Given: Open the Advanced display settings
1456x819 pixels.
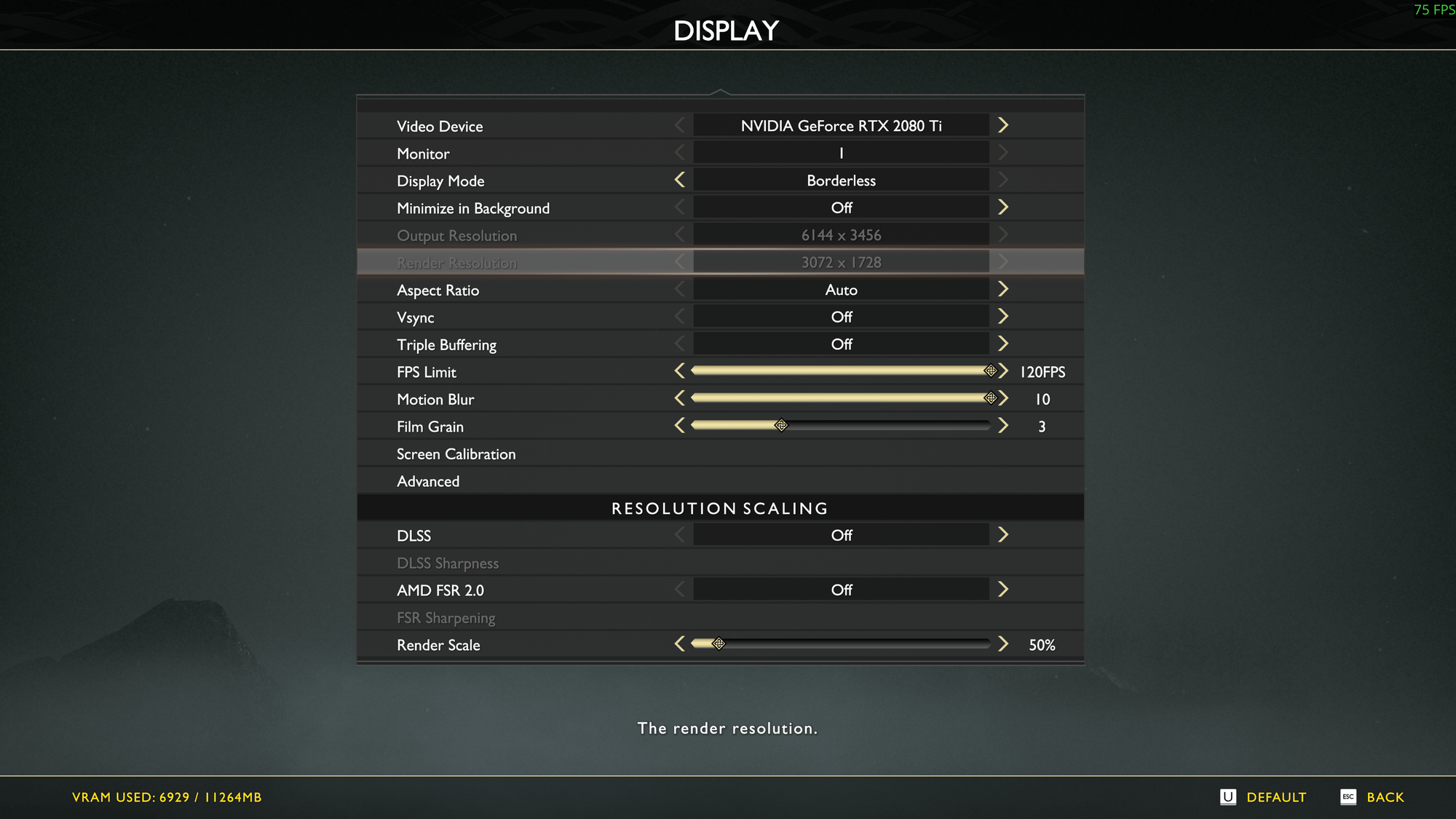Looking at the screenshot, I should (x=428, y=481).
